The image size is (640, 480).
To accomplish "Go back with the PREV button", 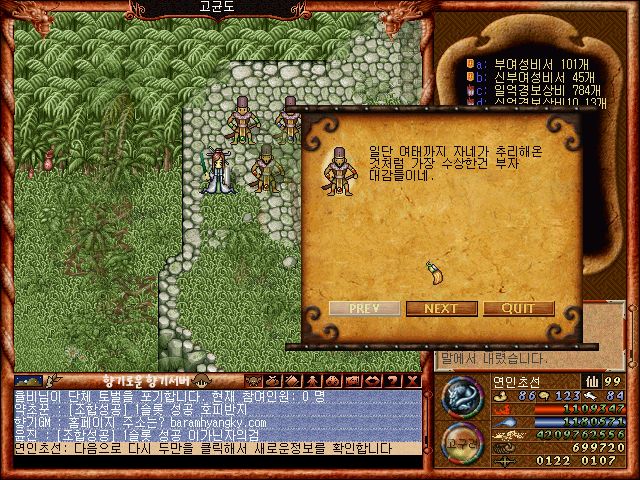I will (364, 308).
